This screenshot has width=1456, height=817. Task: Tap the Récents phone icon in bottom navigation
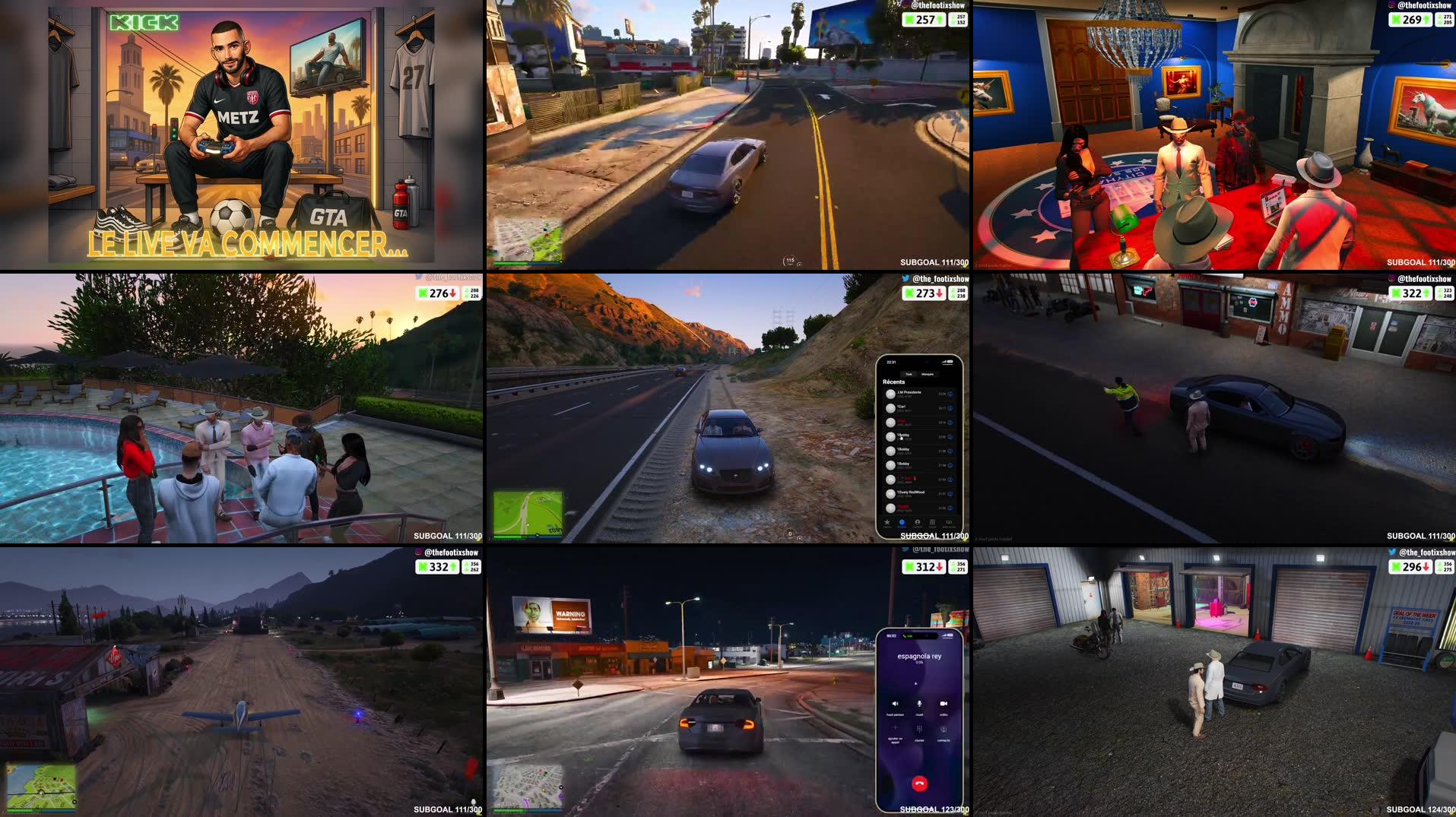pos(902,522)
